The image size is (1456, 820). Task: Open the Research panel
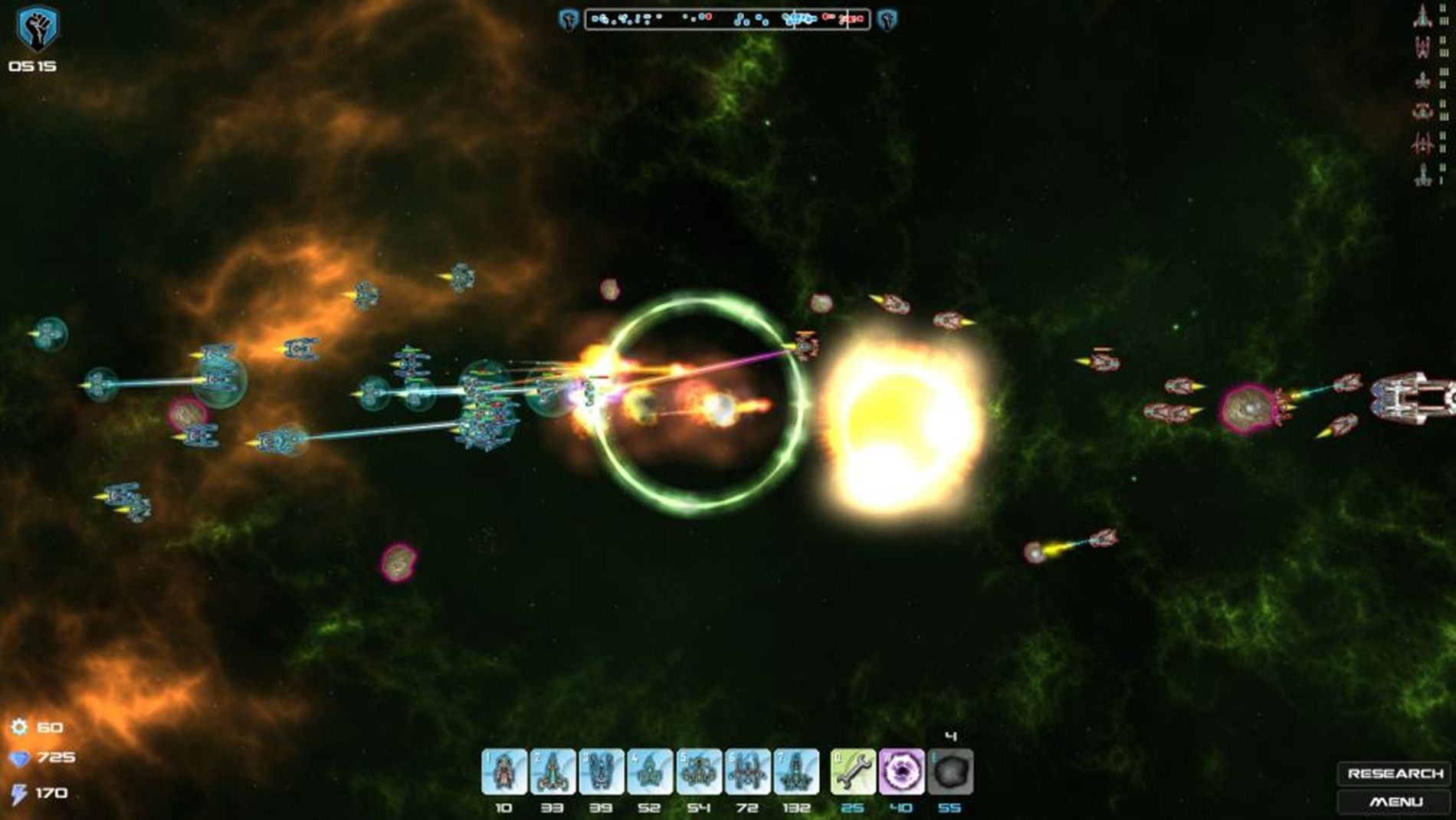[1395, 773]
